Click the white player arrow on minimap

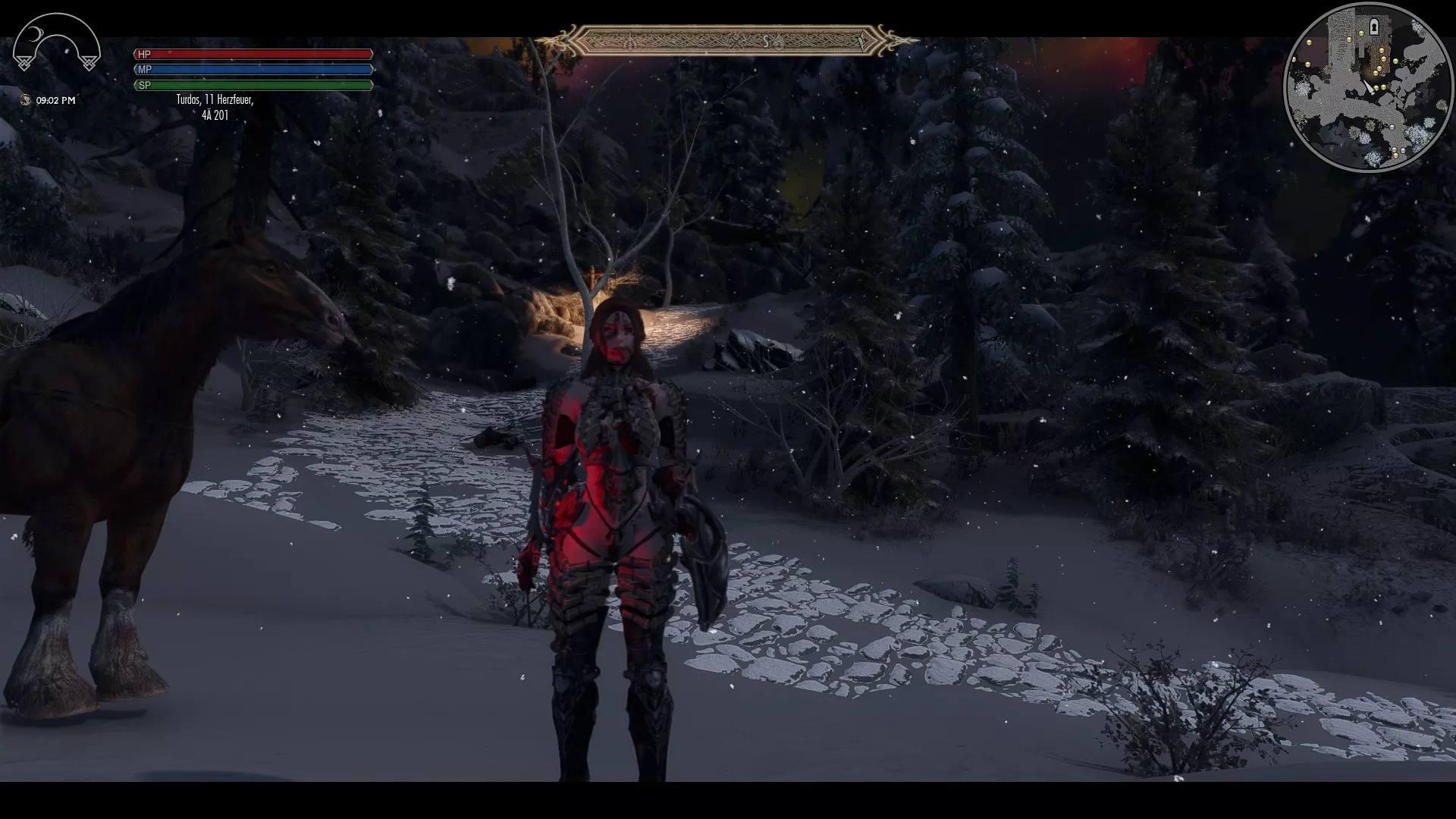[1369, 86]
